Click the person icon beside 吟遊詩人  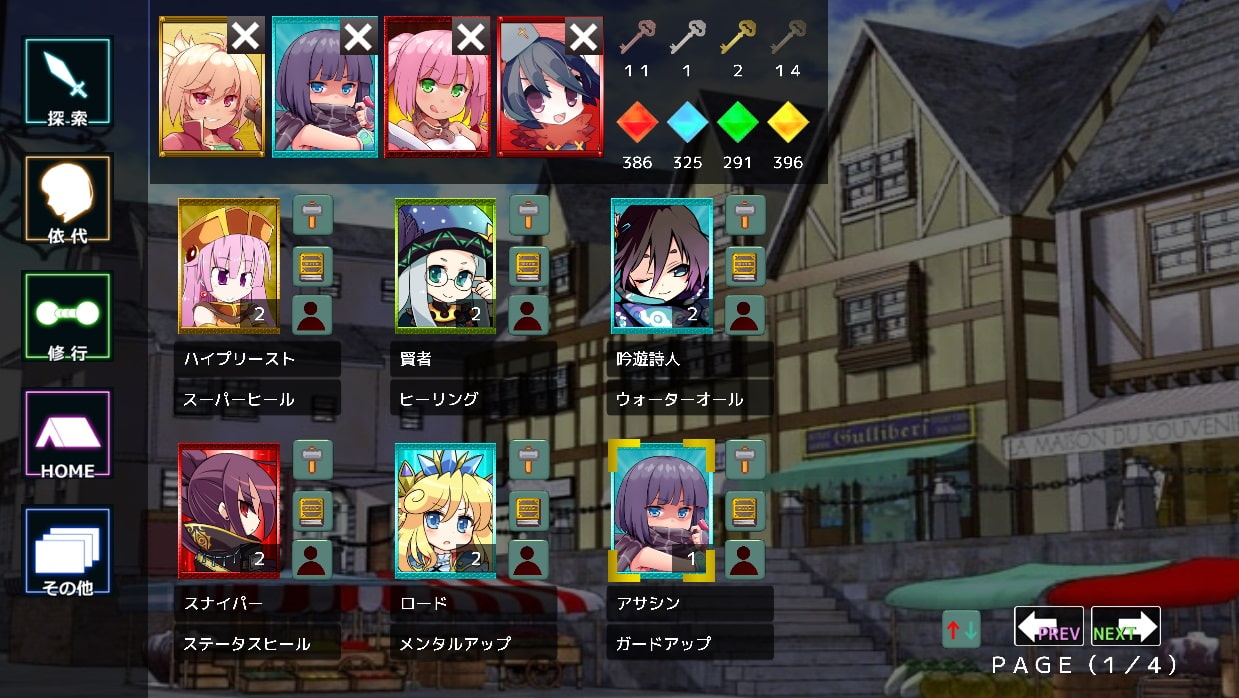click(745, 314)
